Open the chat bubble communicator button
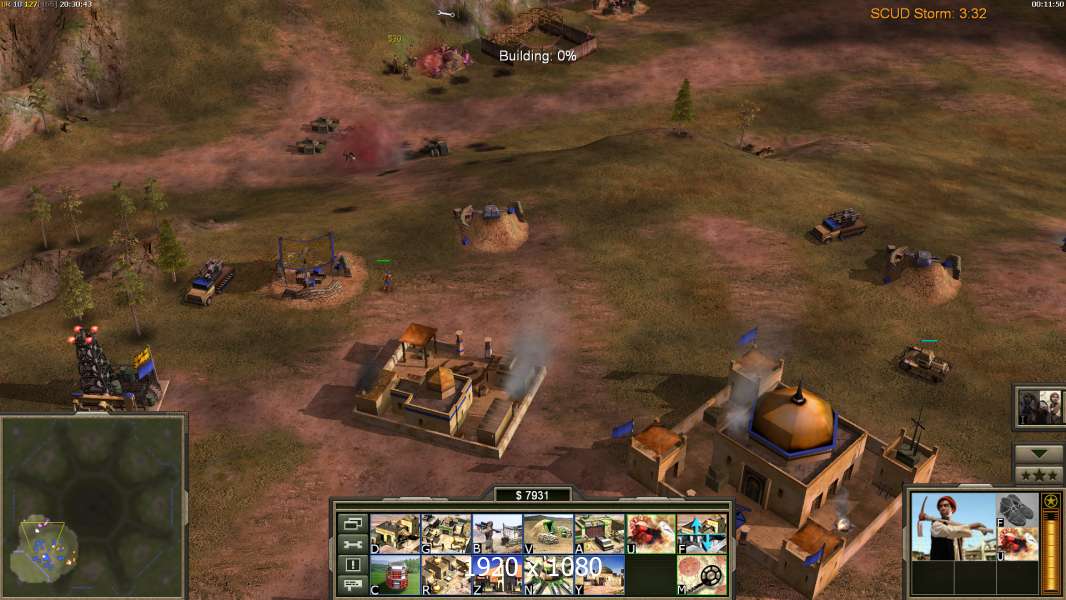The width and height of the screenshot is (1066, 600). point(352,586)
